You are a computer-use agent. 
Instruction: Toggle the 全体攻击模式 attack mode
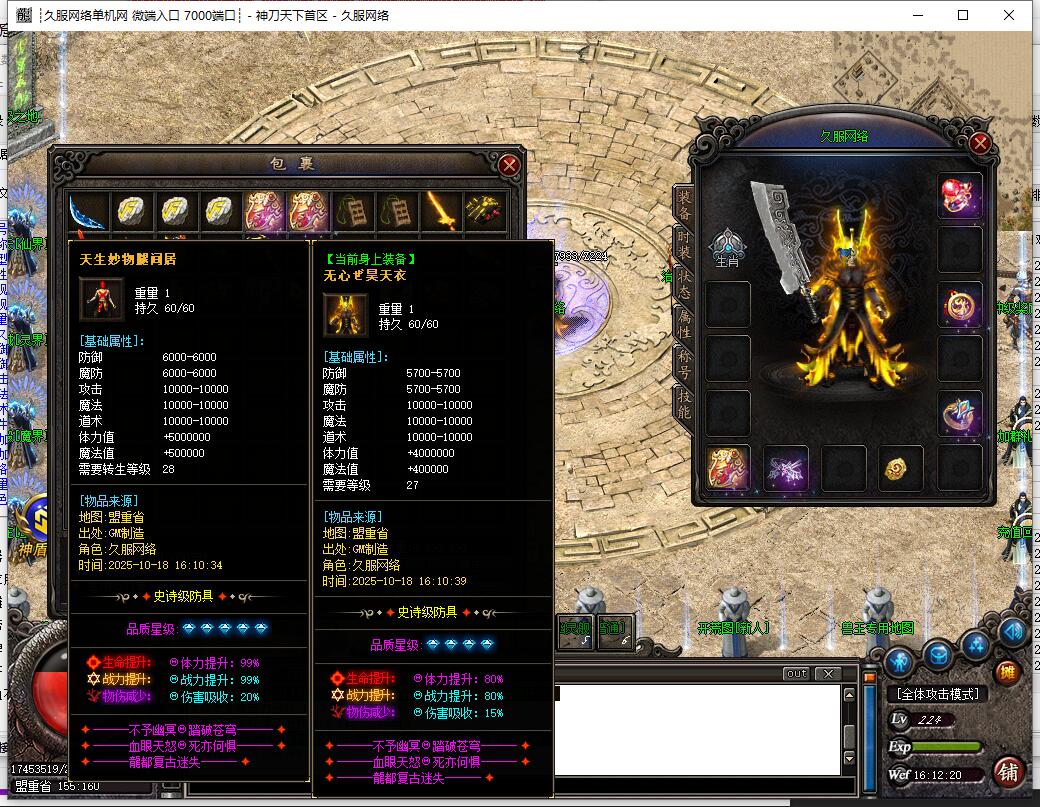(937, 694)
